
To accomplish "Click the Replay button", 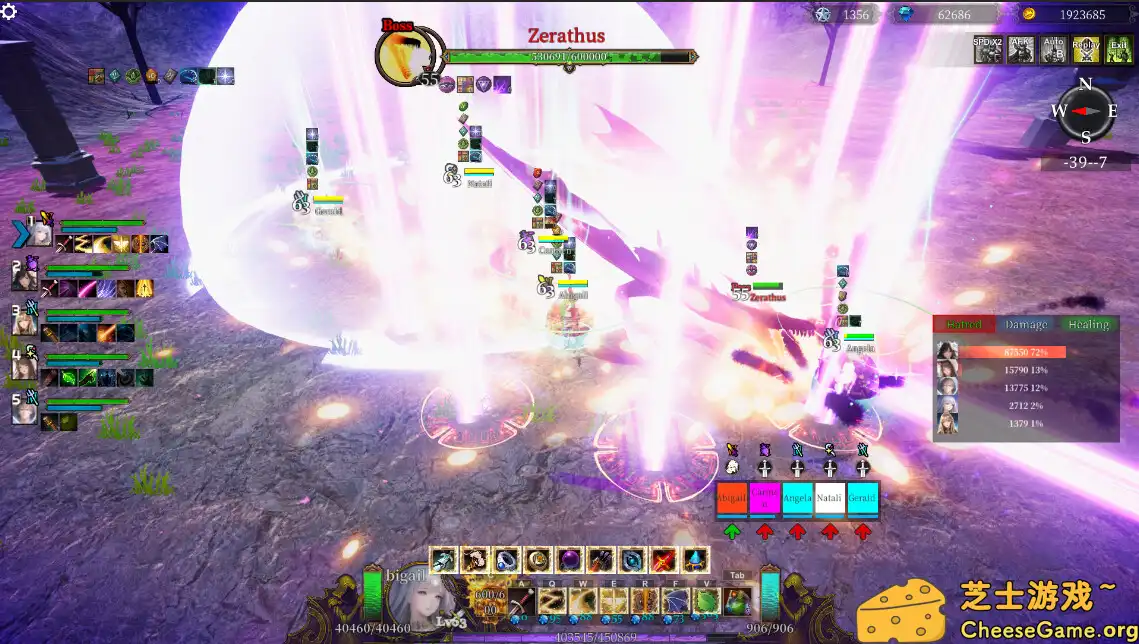I will click(x=1085, y=49).
